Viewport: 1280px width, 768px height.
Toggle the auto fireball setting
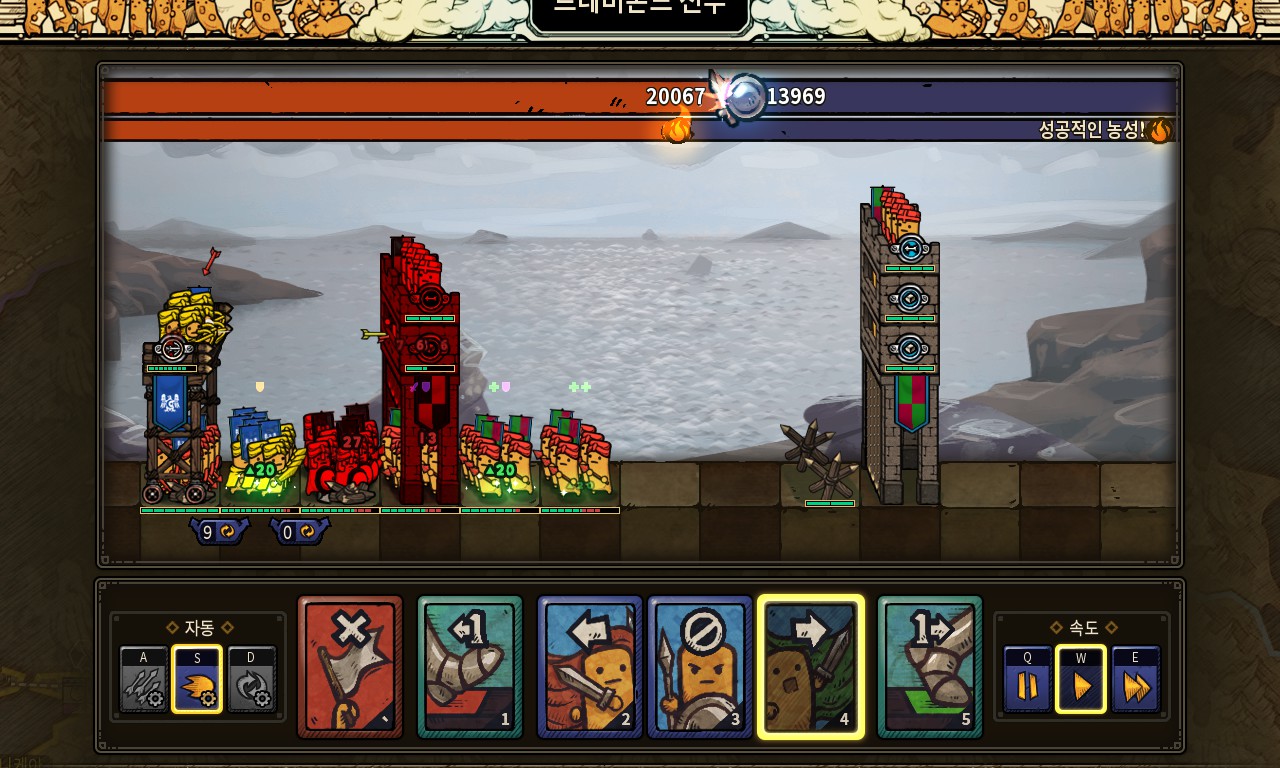[196, 679]
